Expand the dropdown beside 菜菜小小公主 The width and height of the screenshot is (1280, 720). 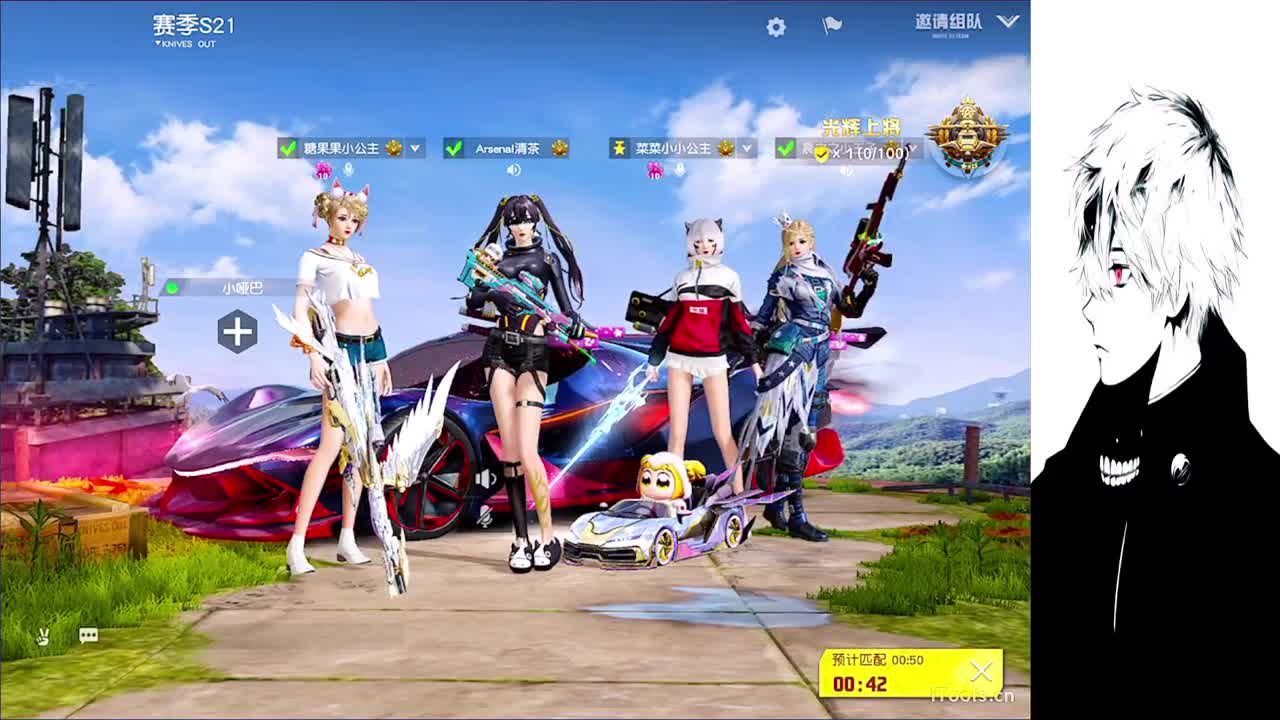pyautogui.click(x=745, y=148)
